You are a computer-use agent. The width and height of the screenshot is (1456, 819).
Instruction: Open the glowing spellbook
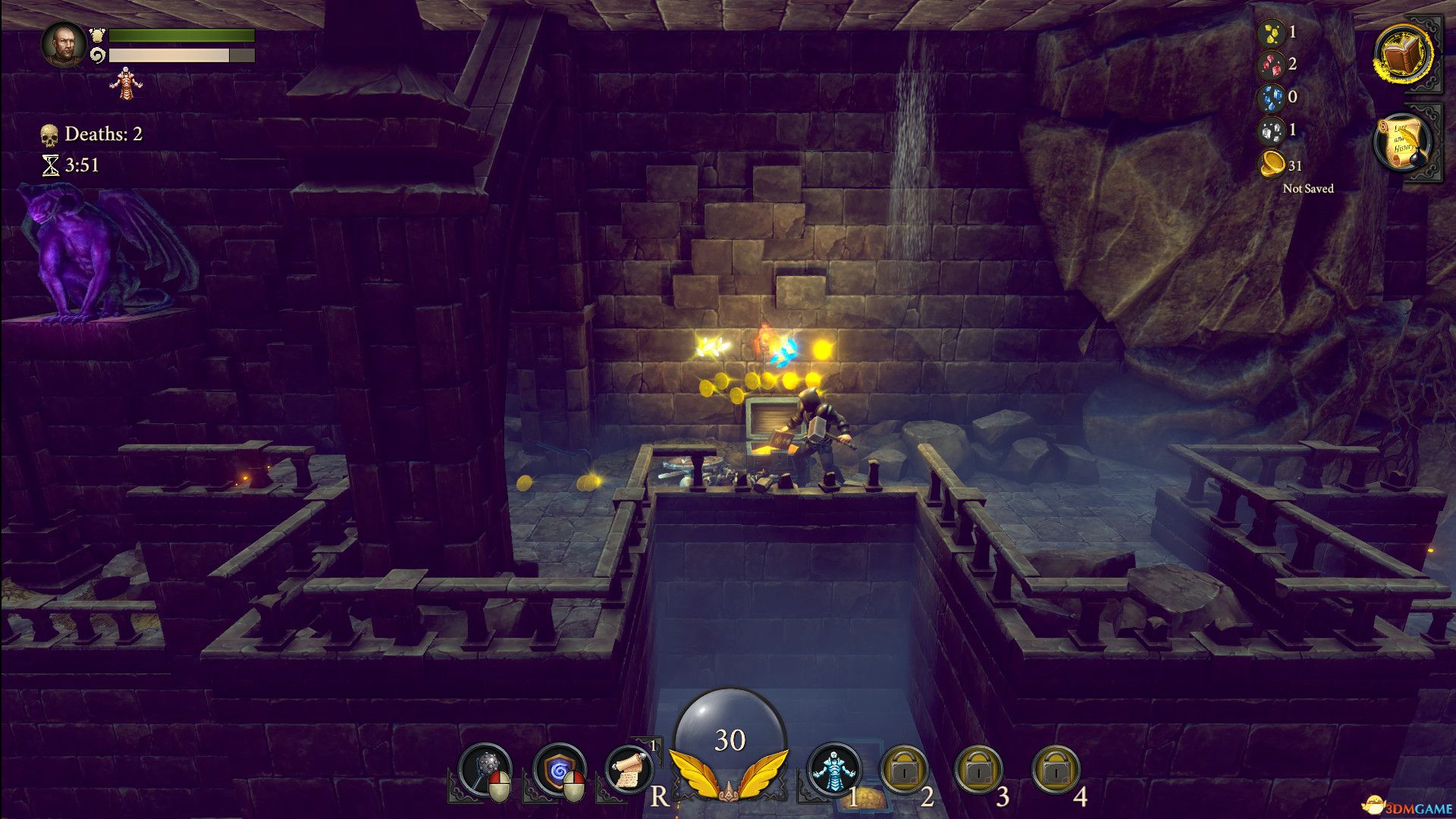(1402, 55)
